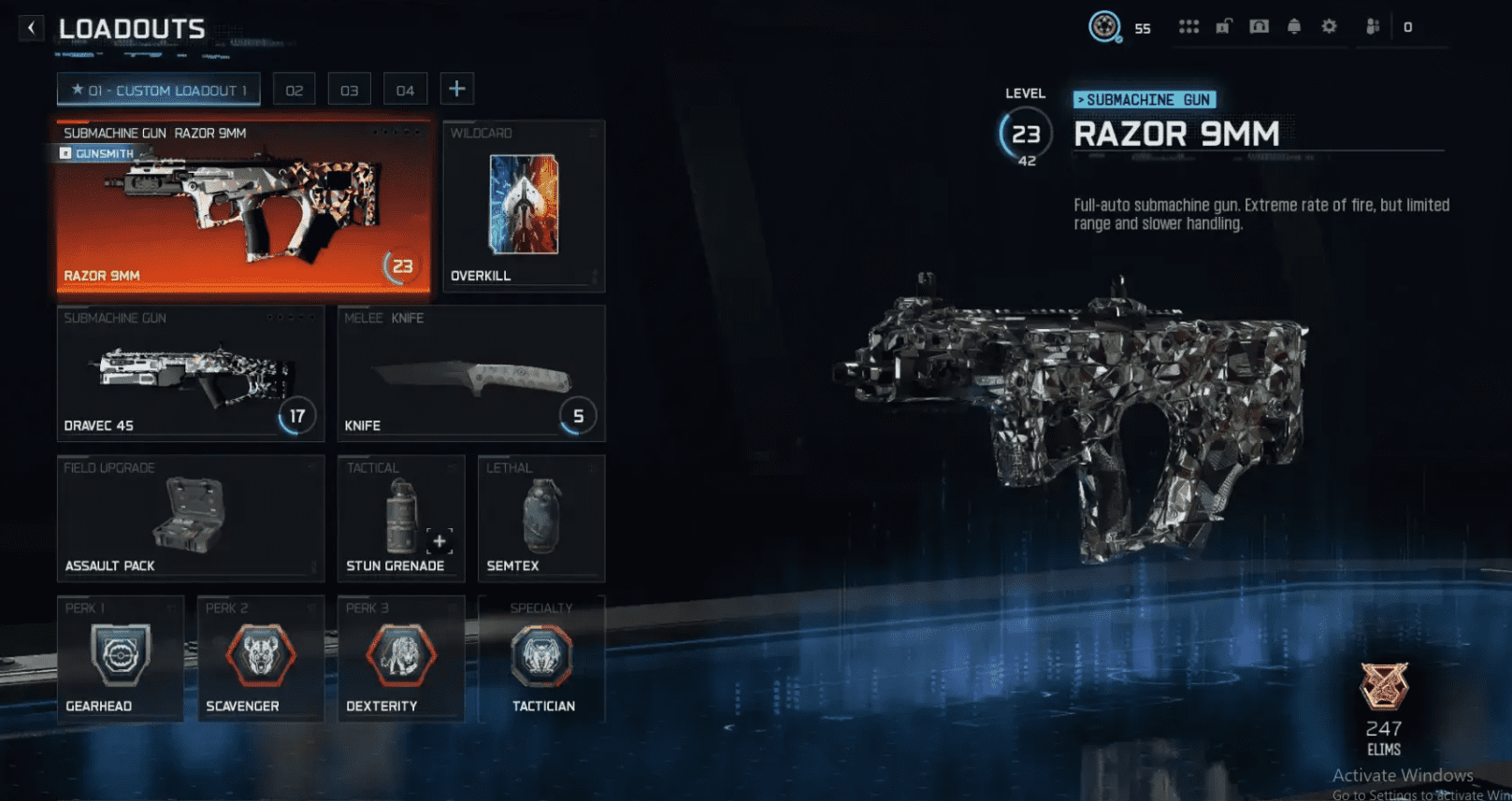This screenshot has width=1512, height=801.
Task: Open the notifications bell
Action: pyautogui.click(x=1294, y=27)
